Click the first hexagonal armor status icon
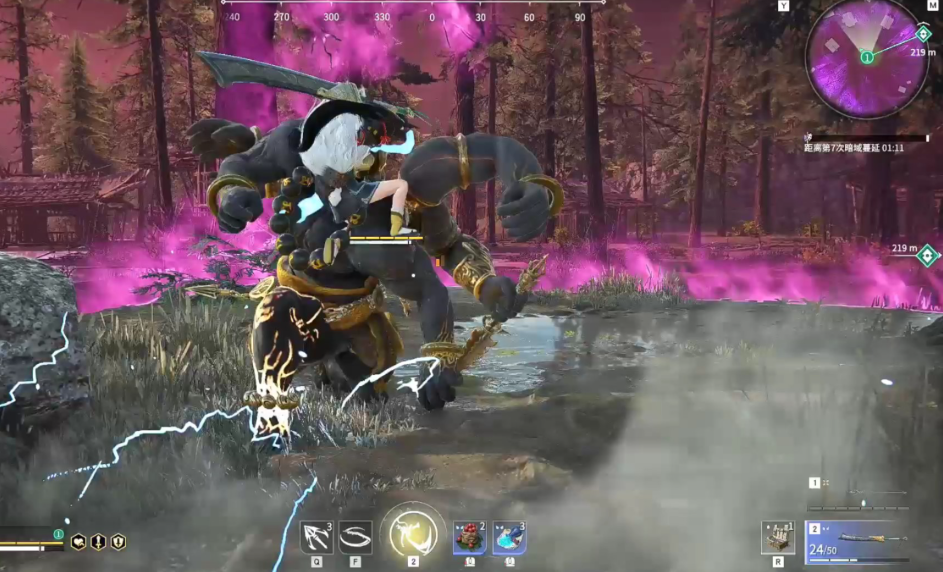Image resolution: width=943 pixels, height=572 pixels. pos(77,542)
